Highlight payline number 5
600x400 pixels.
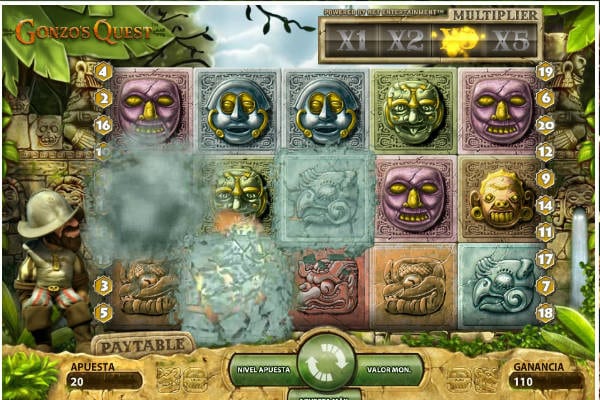tap(103, 312)
